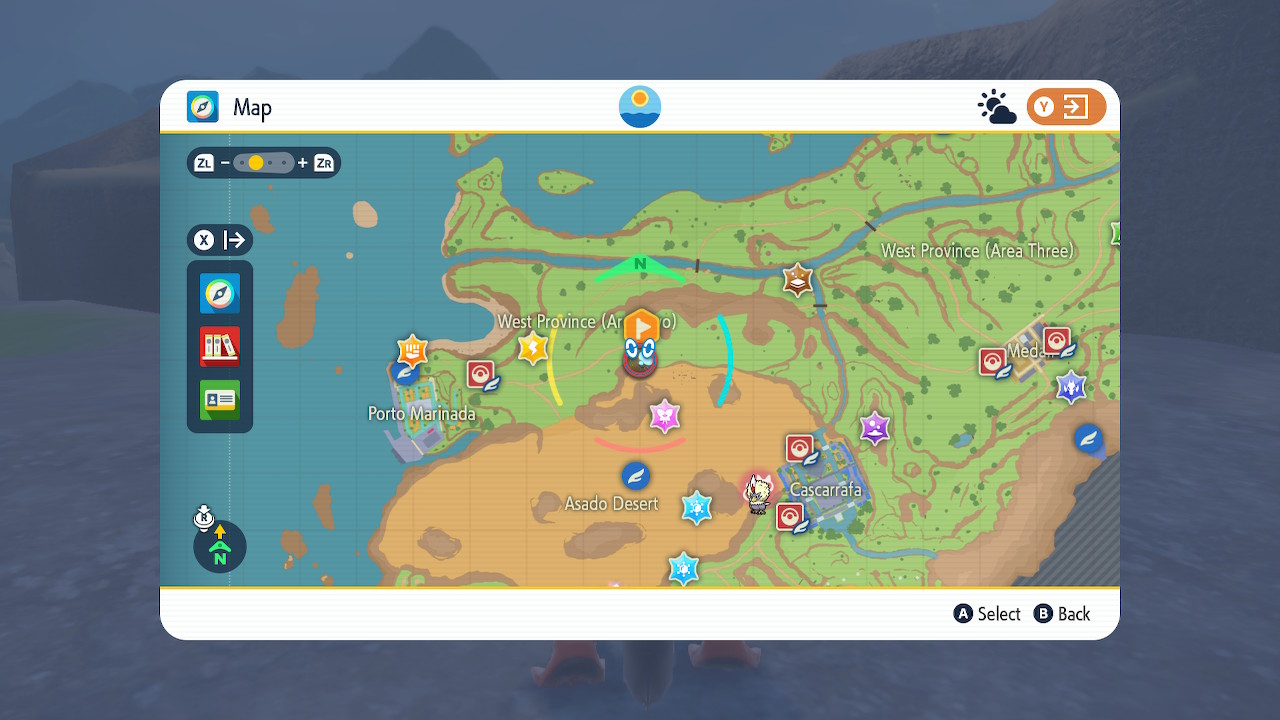
Task: Adjust the ZL/ZR map zoom slider
Action: click(263, 162)
